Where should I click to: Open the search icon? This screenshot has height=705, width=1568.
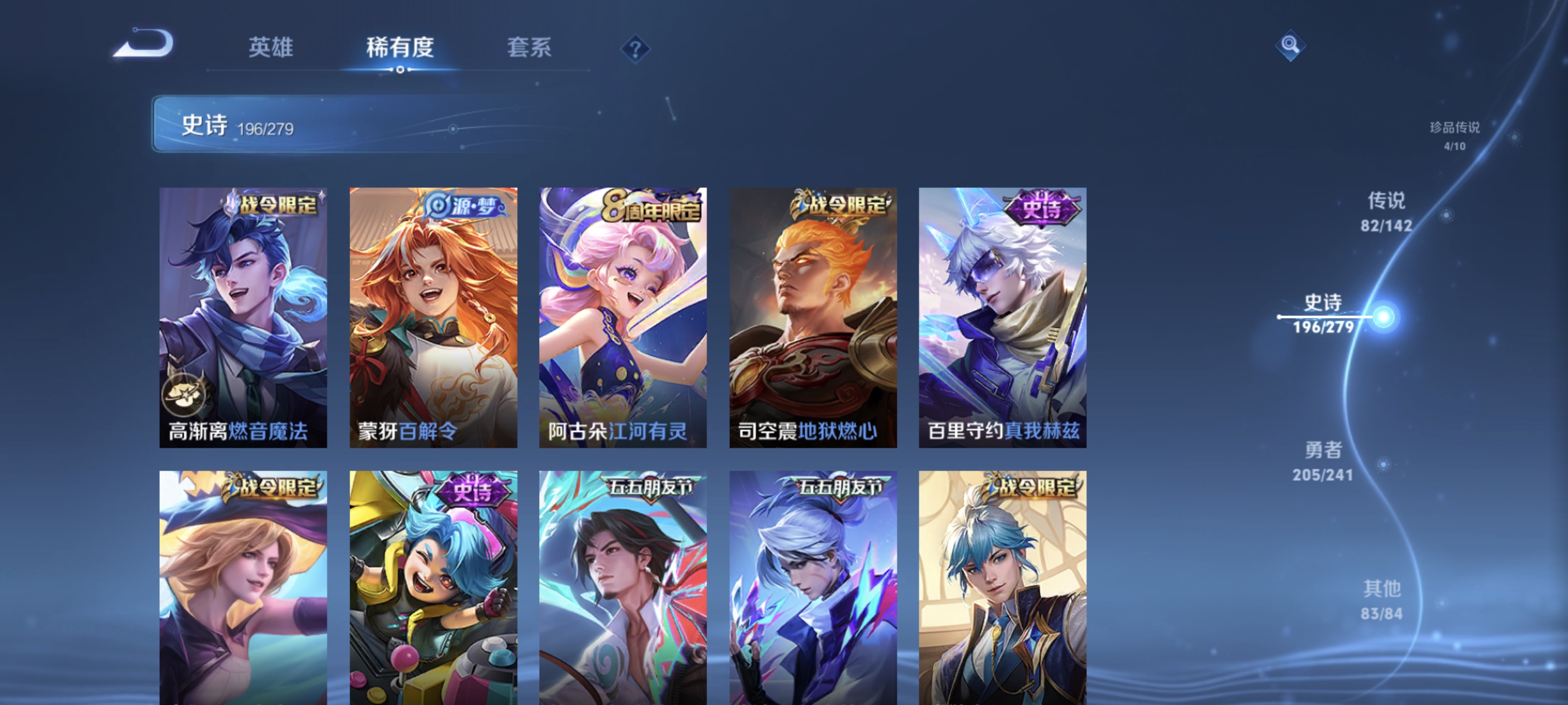[x=1290, y=45]
